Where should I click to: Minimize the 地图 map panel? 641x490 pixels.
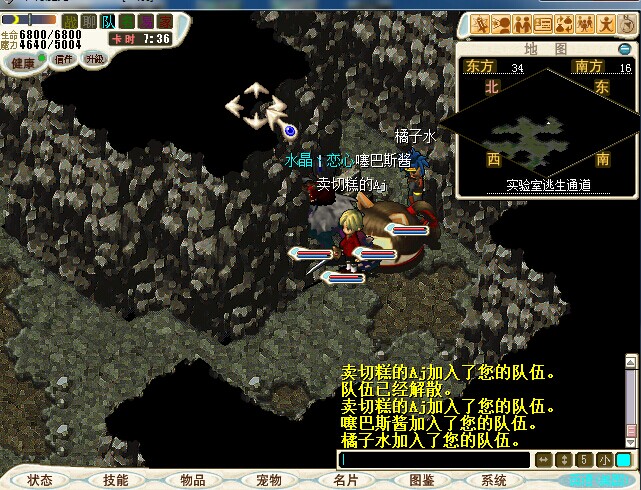pos(625,48)
